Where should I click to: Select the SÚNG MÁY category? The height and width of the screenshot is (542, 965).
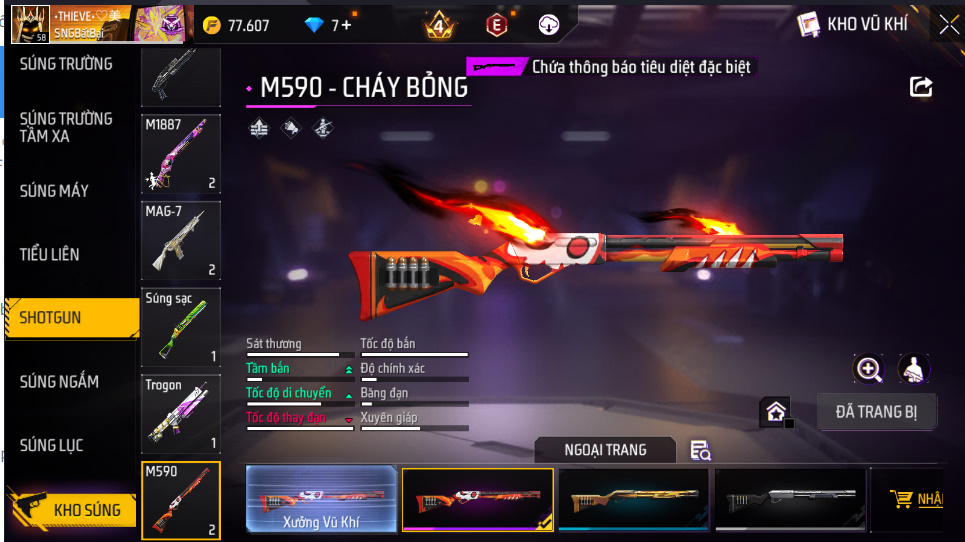coord(54,190)
